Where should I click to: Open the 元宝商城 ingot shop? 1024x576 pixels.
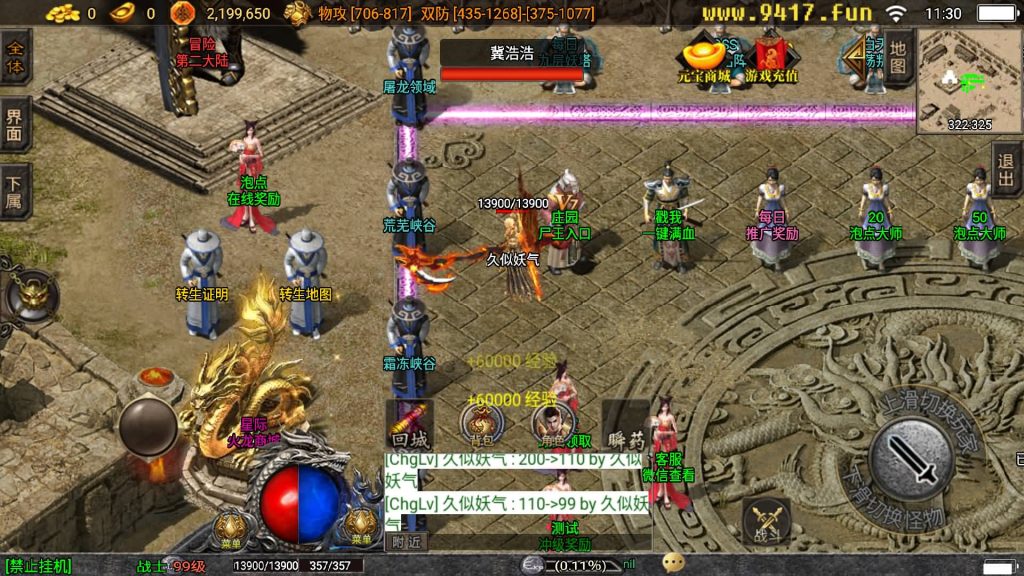[x=704, y=60]
